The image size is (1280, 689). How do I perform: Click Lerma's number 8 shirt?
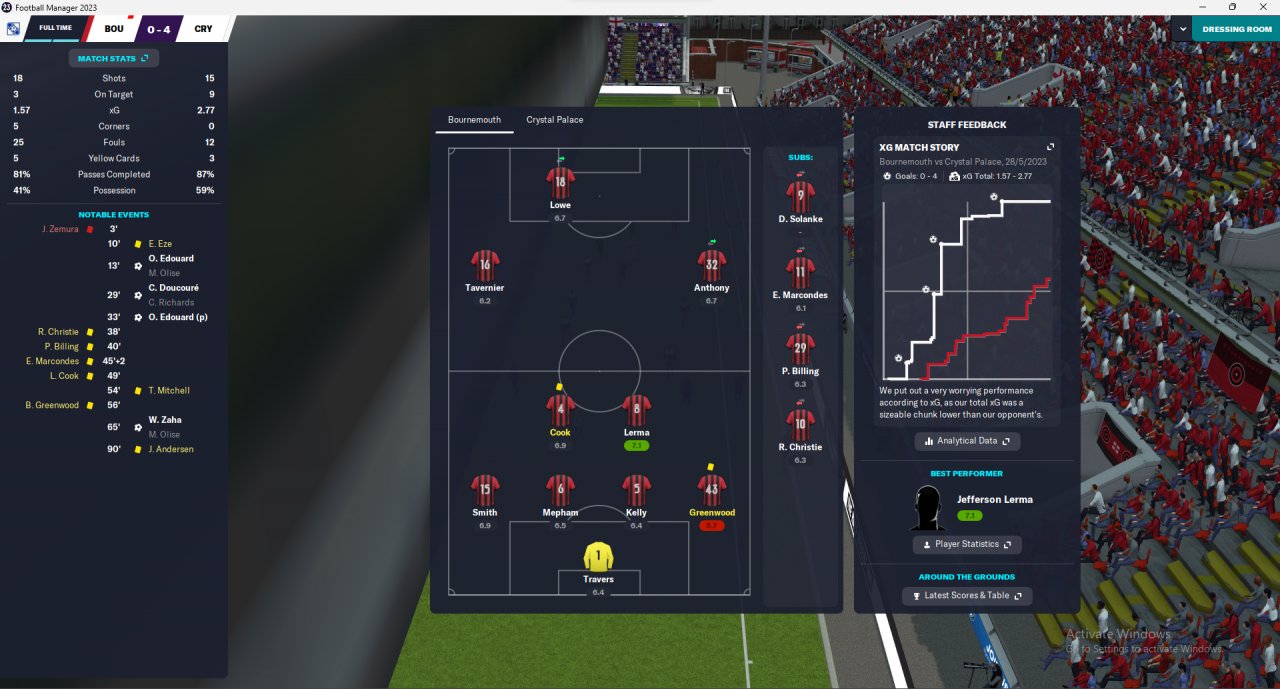[x=637, y=409]
